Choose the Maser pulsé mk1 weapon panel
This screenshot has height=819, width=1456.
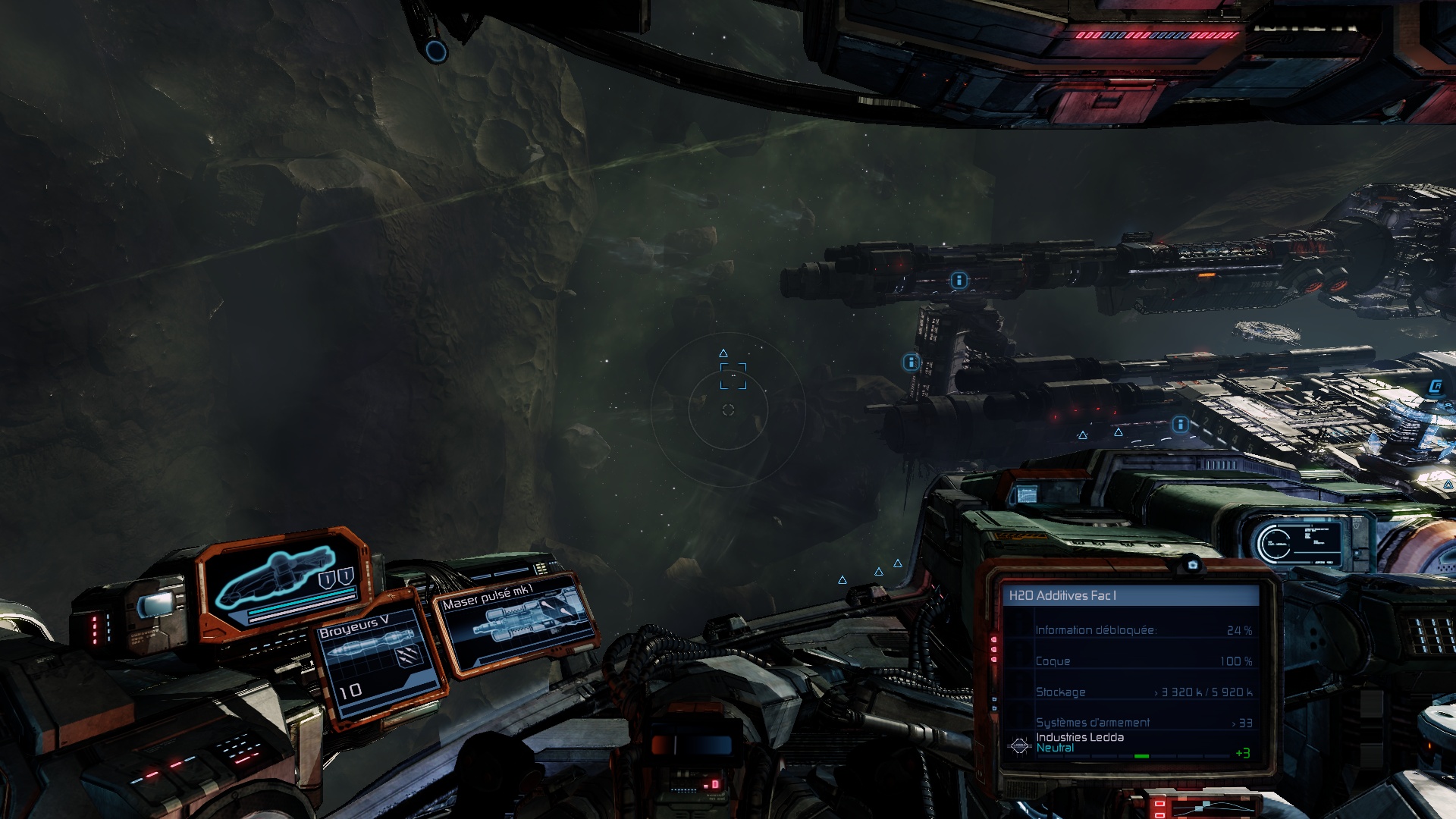(516, 622)
